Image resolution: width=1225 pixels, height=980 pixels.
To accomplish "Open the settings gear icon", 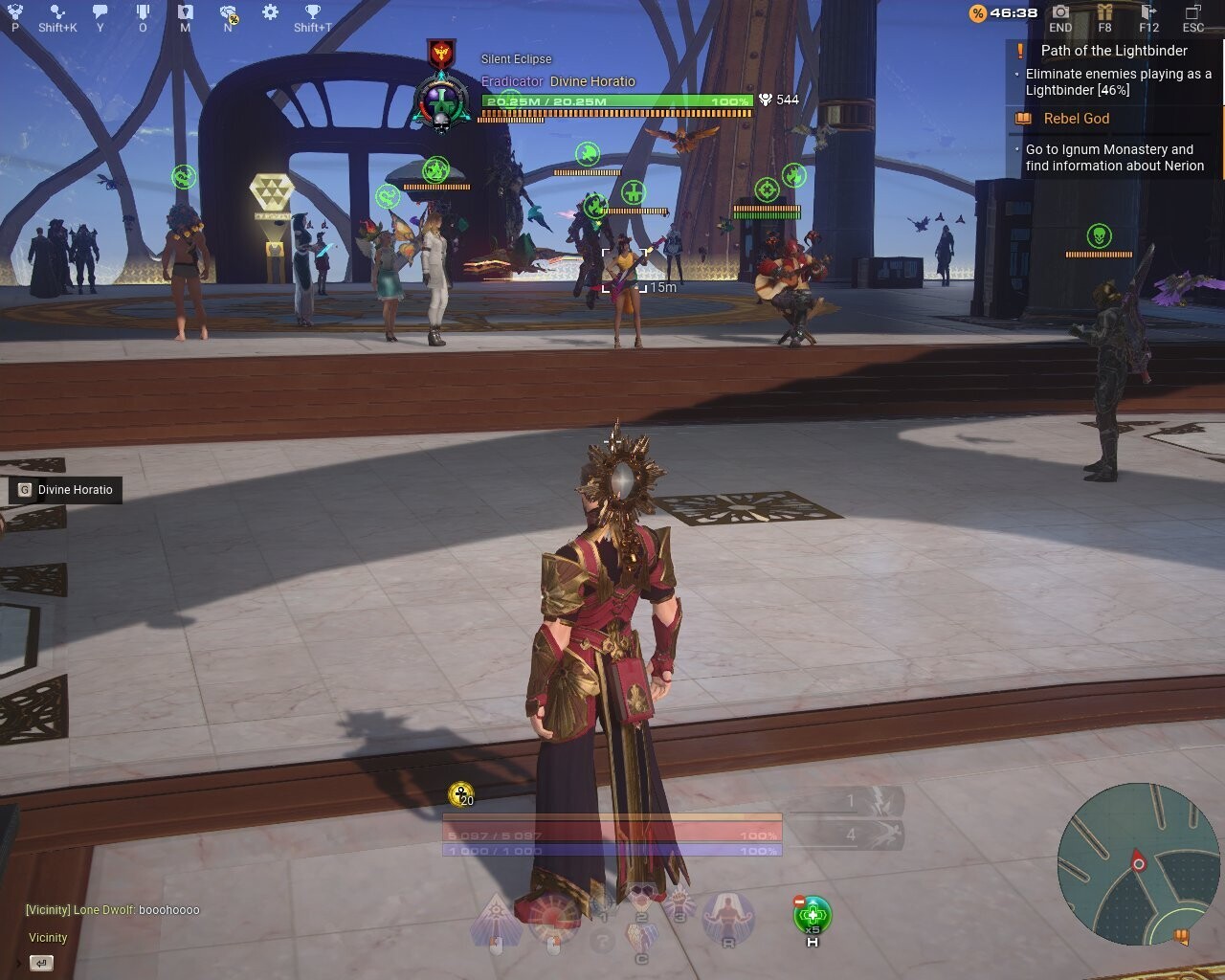I will point(271,12).
